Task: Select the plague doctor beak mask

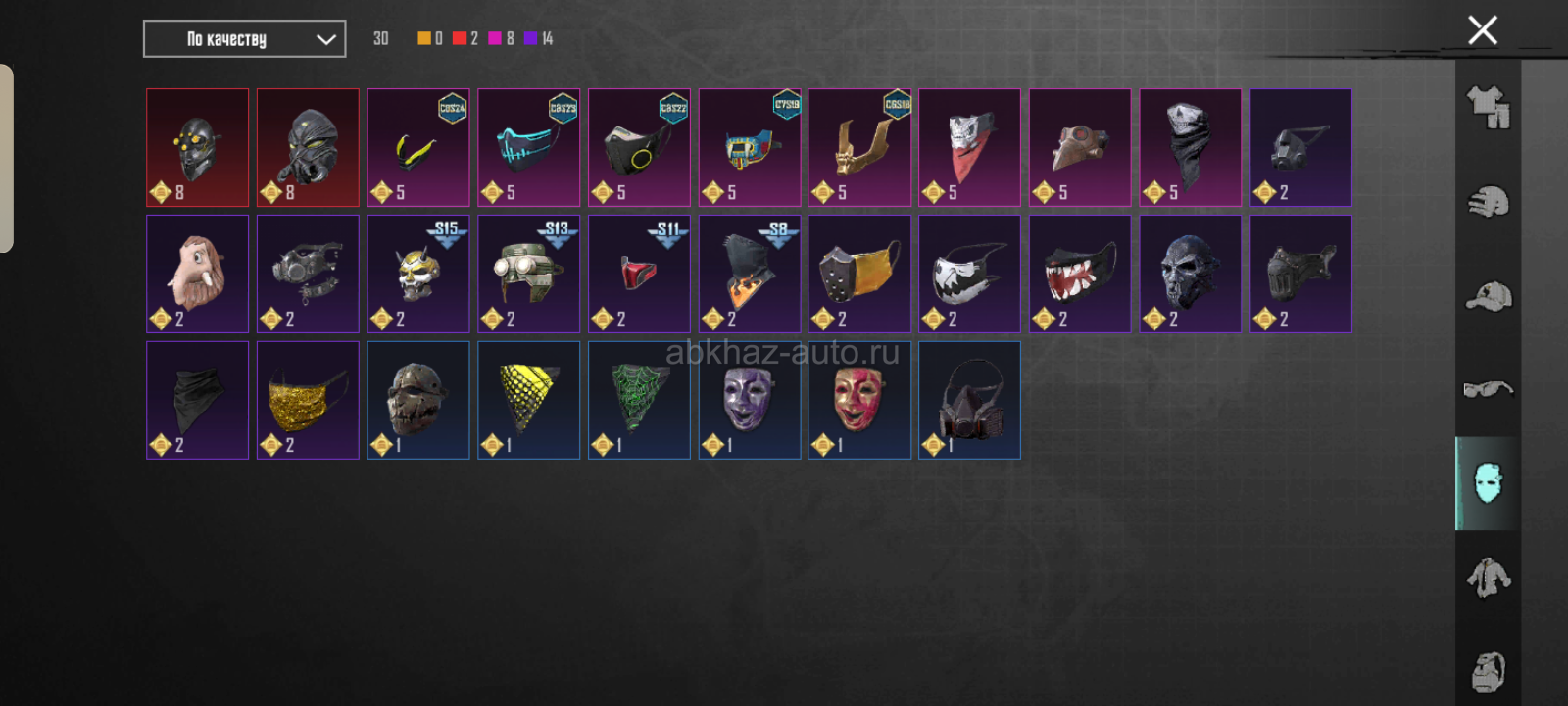Action: [1080, 148]
